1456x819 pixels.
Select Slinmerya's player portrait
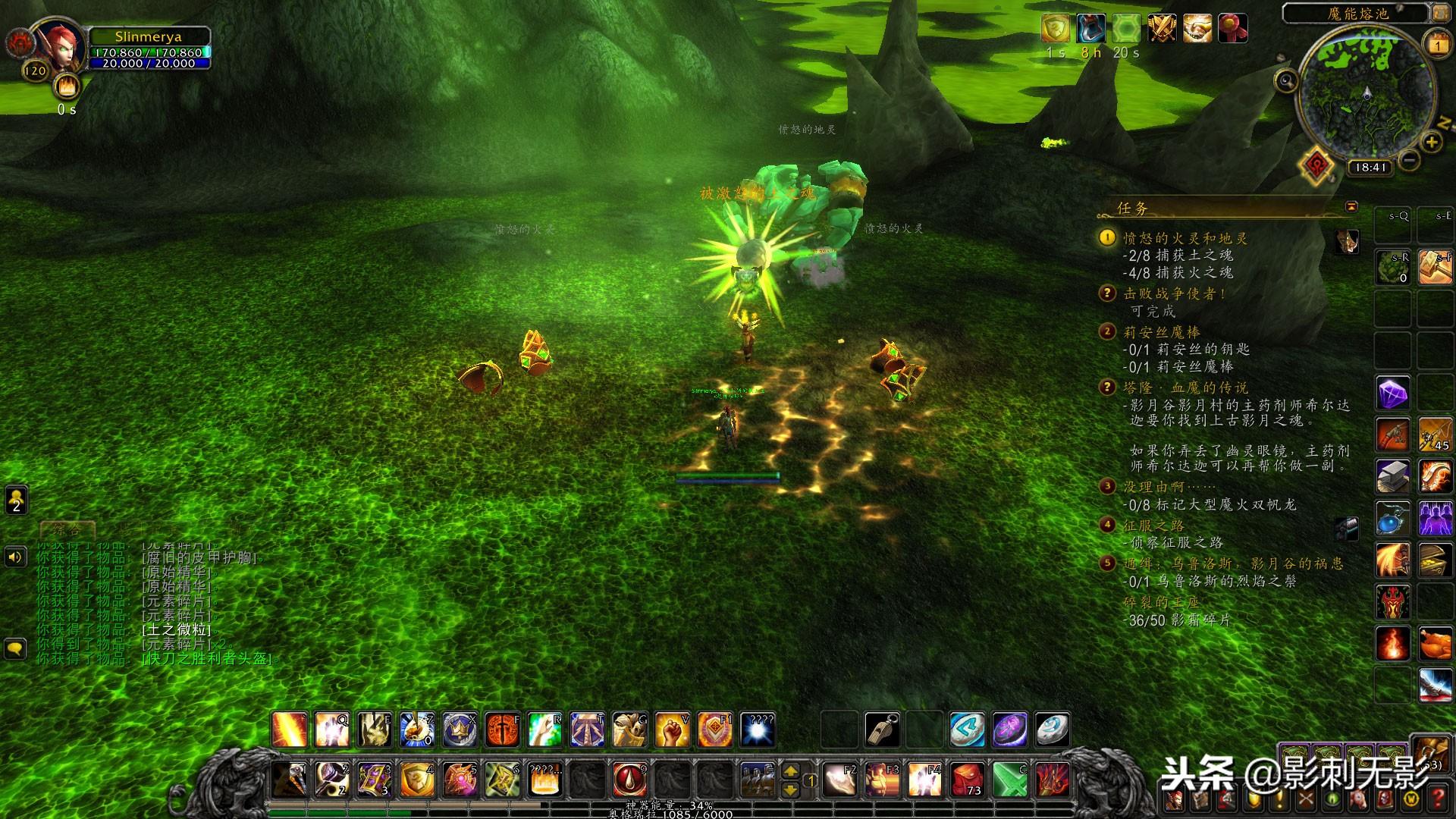59,47
